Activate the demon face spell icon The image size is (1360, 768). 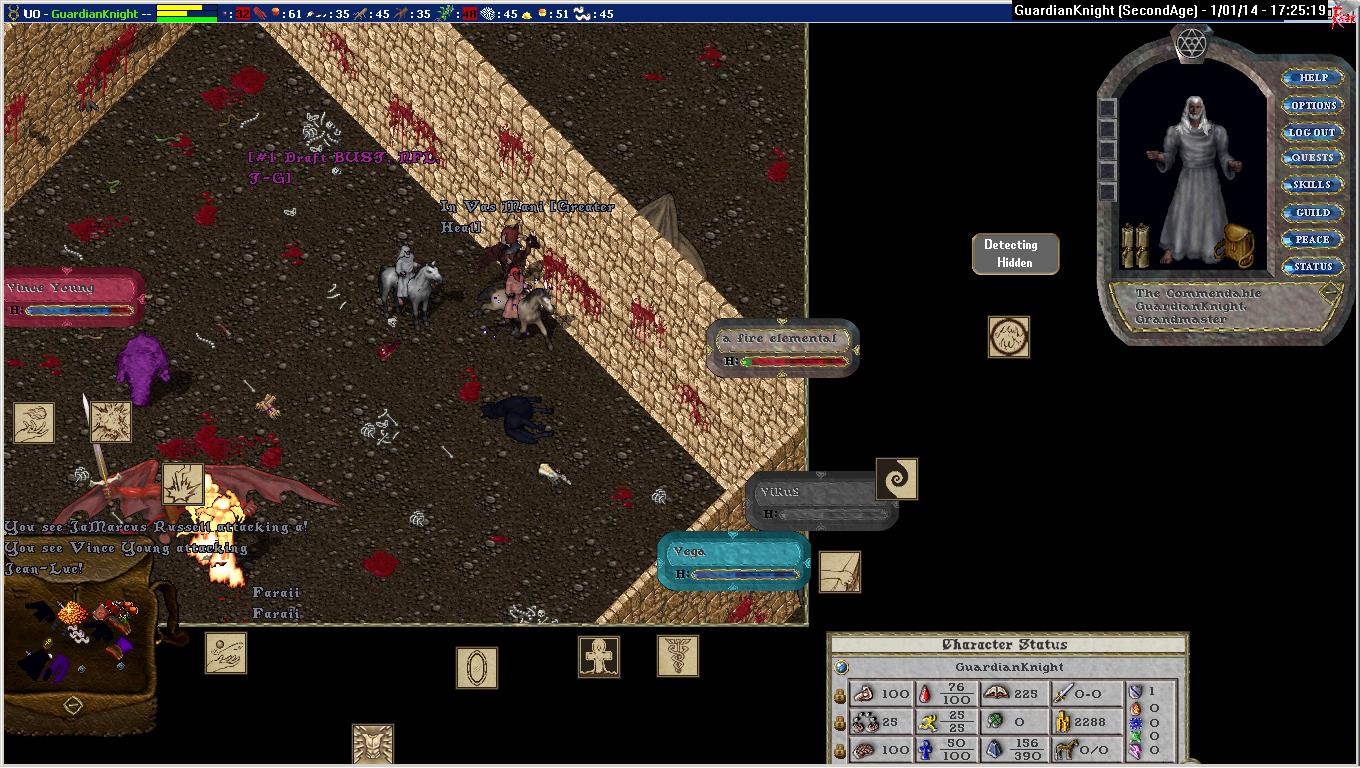click(372, 745)
